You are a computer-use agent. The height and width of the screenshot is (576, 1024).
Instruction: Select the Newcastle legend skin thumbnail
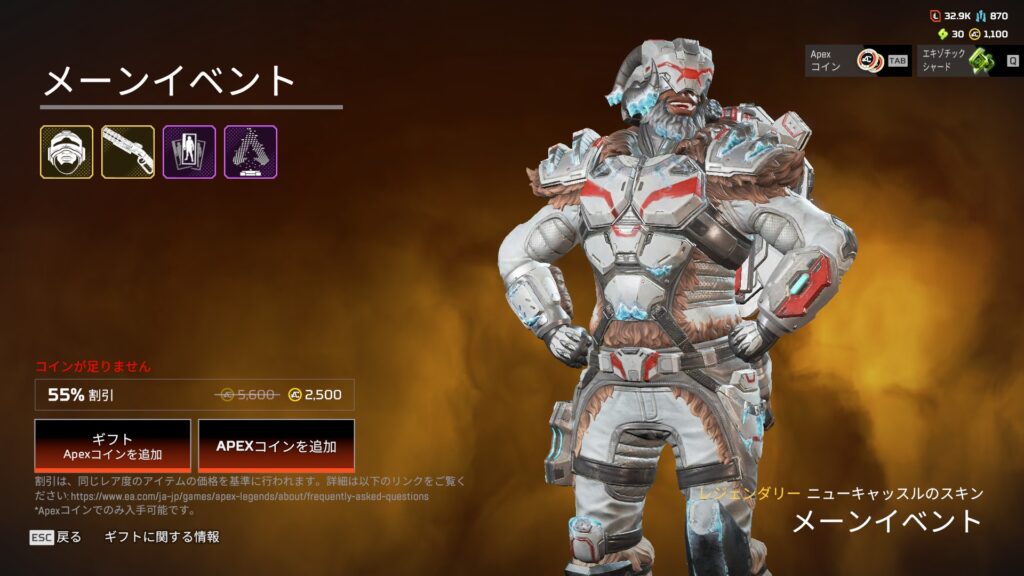(x=67, y=152)
